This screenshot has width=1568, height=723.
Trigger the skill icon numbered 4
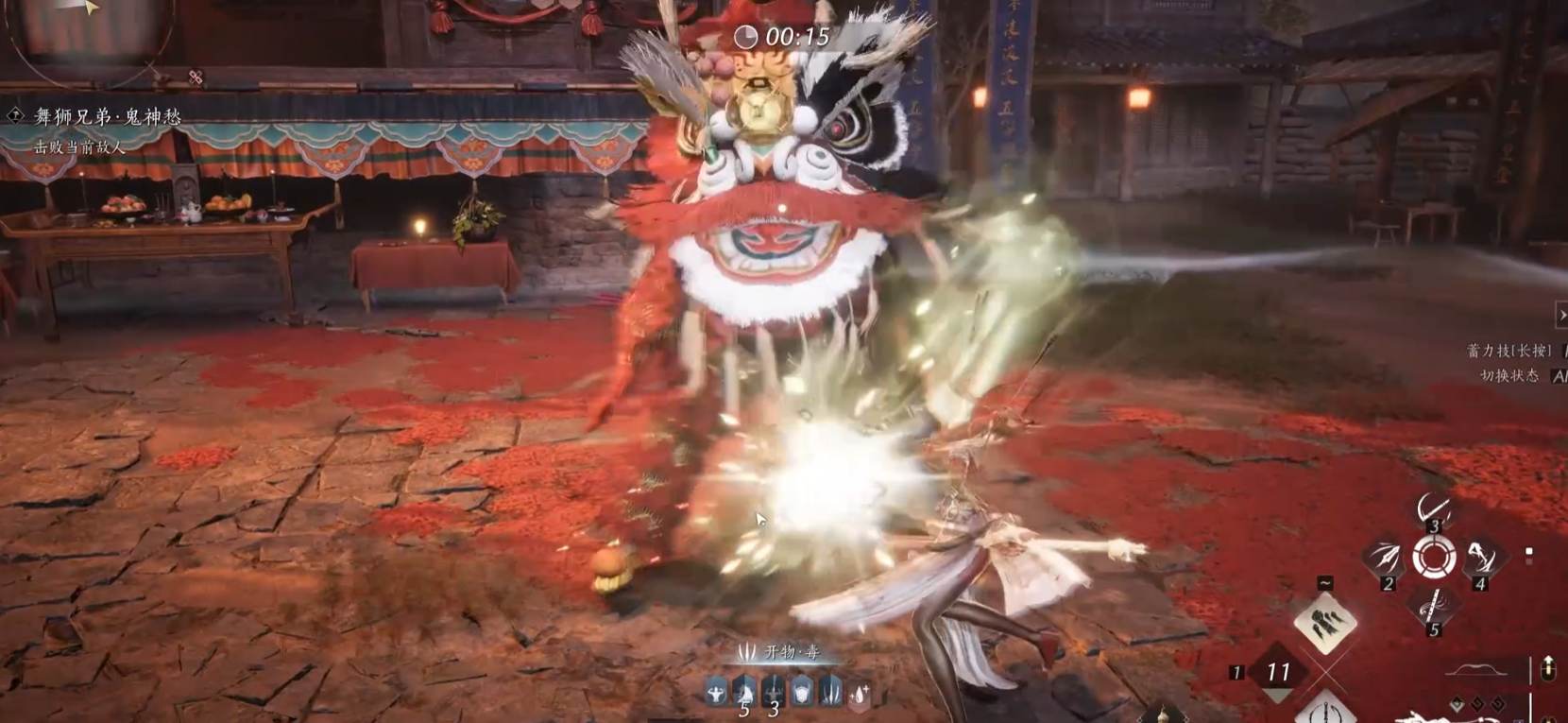pyautogui.click(x=1481, y=558)
